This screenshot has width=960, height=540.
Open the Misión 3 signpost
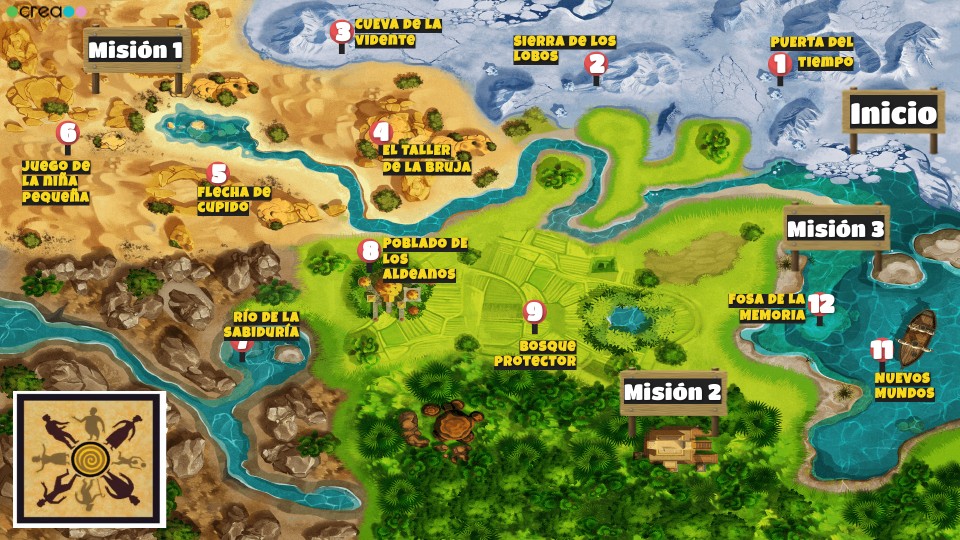point(836,229)
